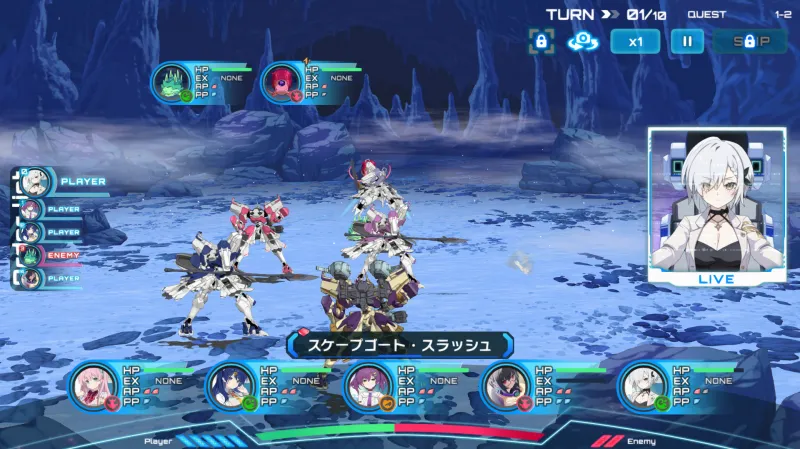This screenshot has width=800, height=449.
Task: Select the white-haired pilot portrait in the party bar
Action: tap(643, 386)
